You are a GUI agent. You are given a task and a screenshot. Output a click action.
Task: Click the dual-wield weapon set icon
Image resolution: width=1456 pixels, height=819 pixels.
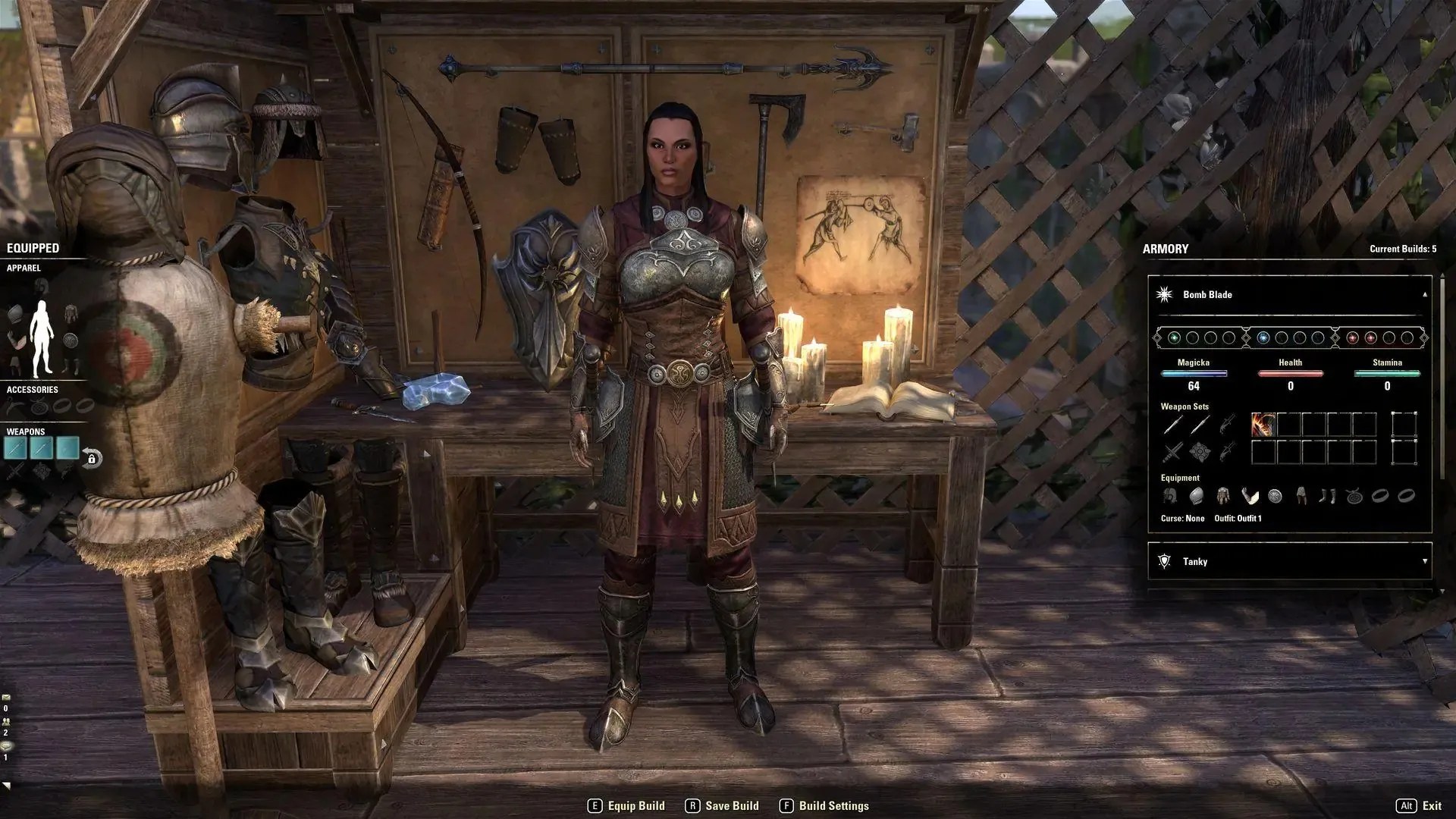[x=1171, y=452]
